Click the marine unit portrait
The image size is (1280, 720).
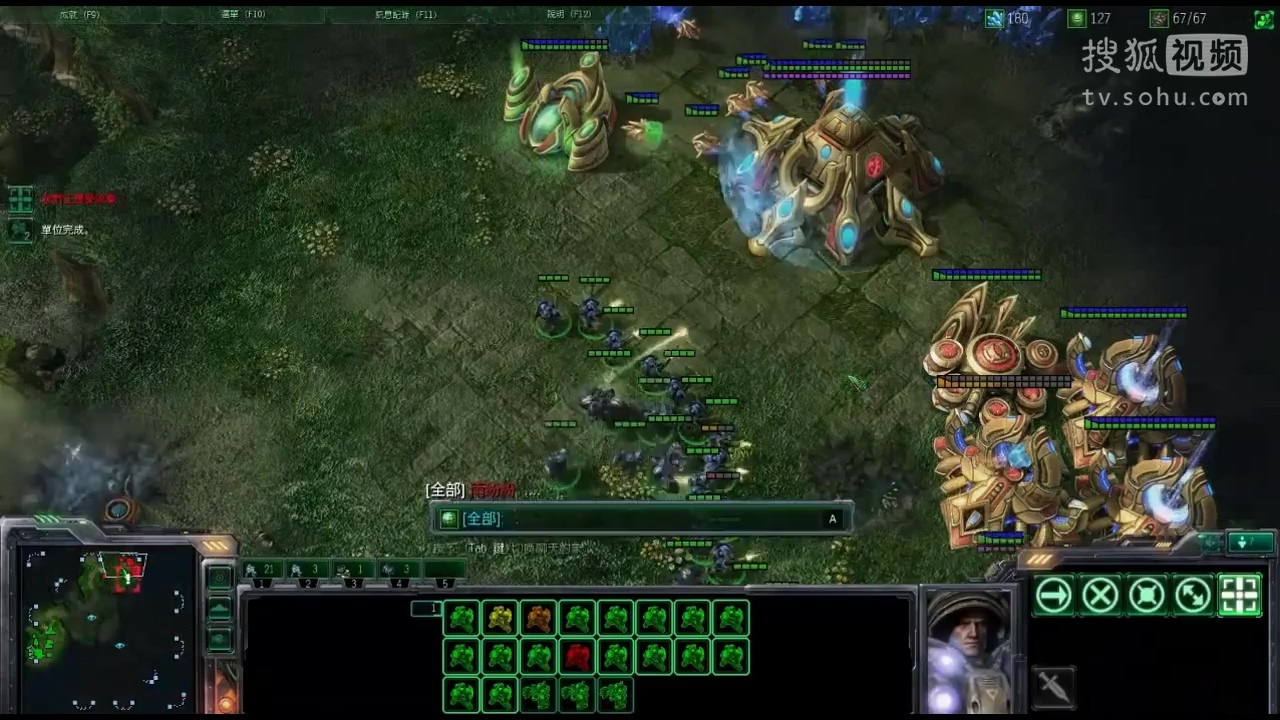(965, 650)
